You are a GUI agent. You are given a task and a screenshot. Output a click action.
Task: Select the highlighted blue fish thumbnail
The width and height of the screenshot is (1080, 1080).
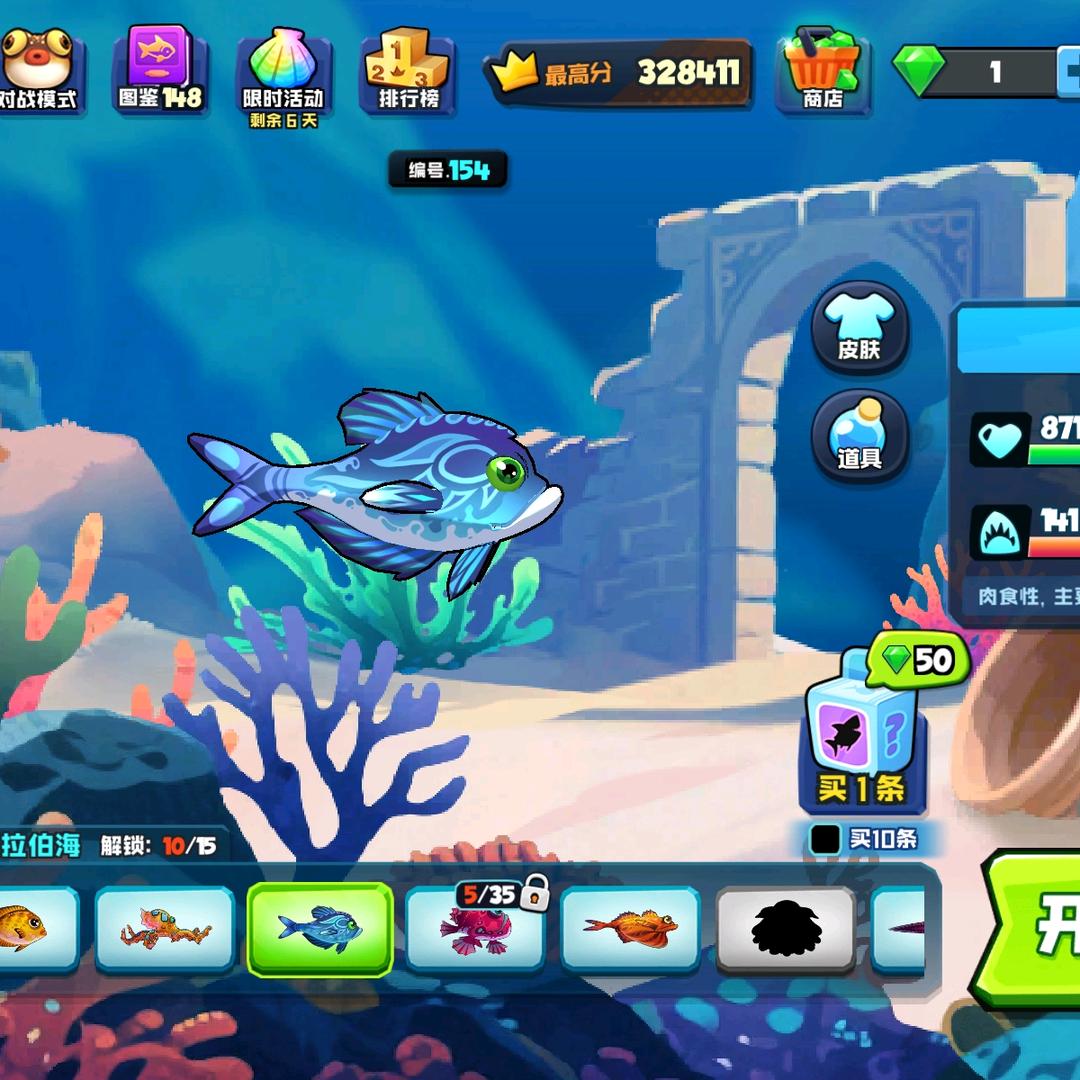click(320, 928)
